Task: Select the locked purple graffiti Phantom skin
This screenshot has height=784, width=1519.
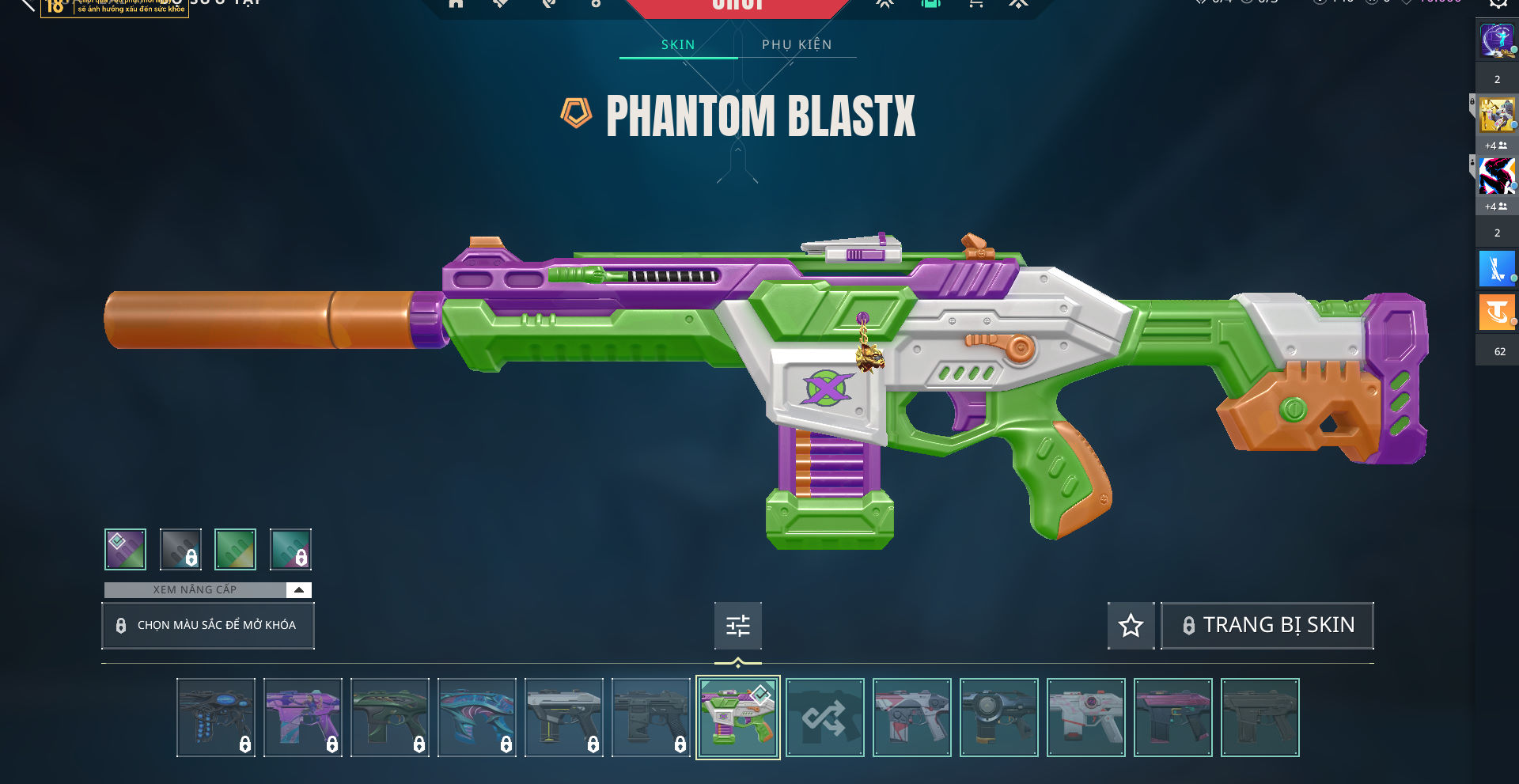Action: [x=302, y=718]
